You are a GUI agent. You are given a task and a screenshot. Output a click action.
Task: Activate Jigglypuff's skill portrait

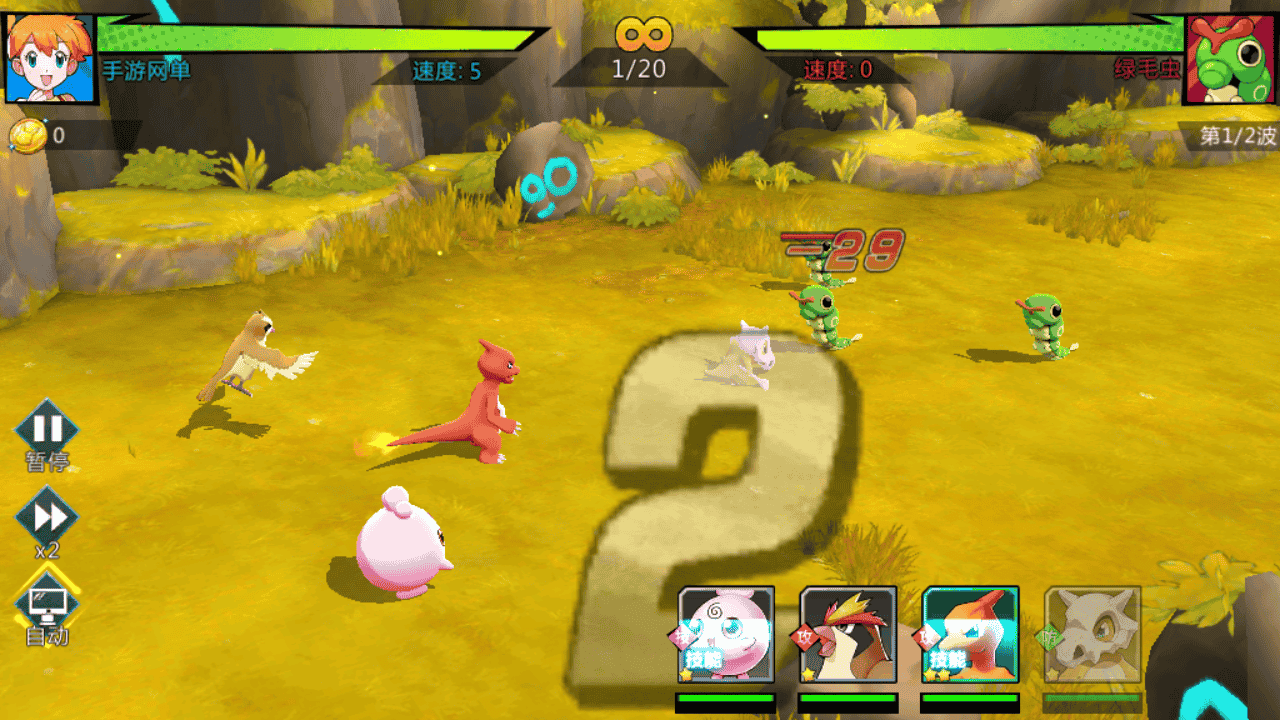click(x=726, y=634)
